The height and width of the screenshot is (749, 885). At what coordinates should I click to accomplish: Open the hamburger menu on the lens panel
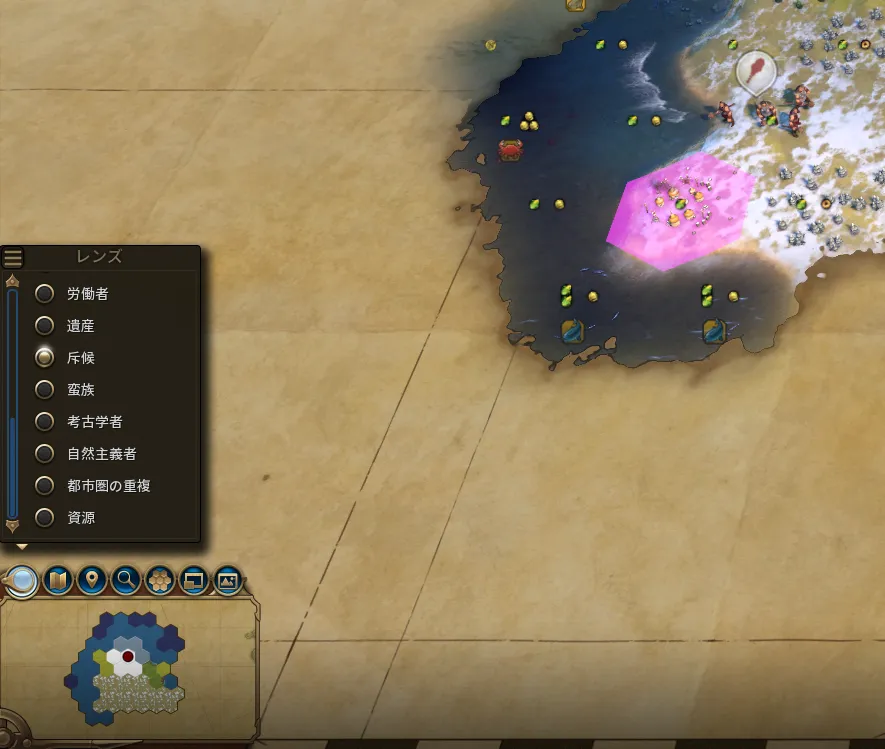[13, 258]
